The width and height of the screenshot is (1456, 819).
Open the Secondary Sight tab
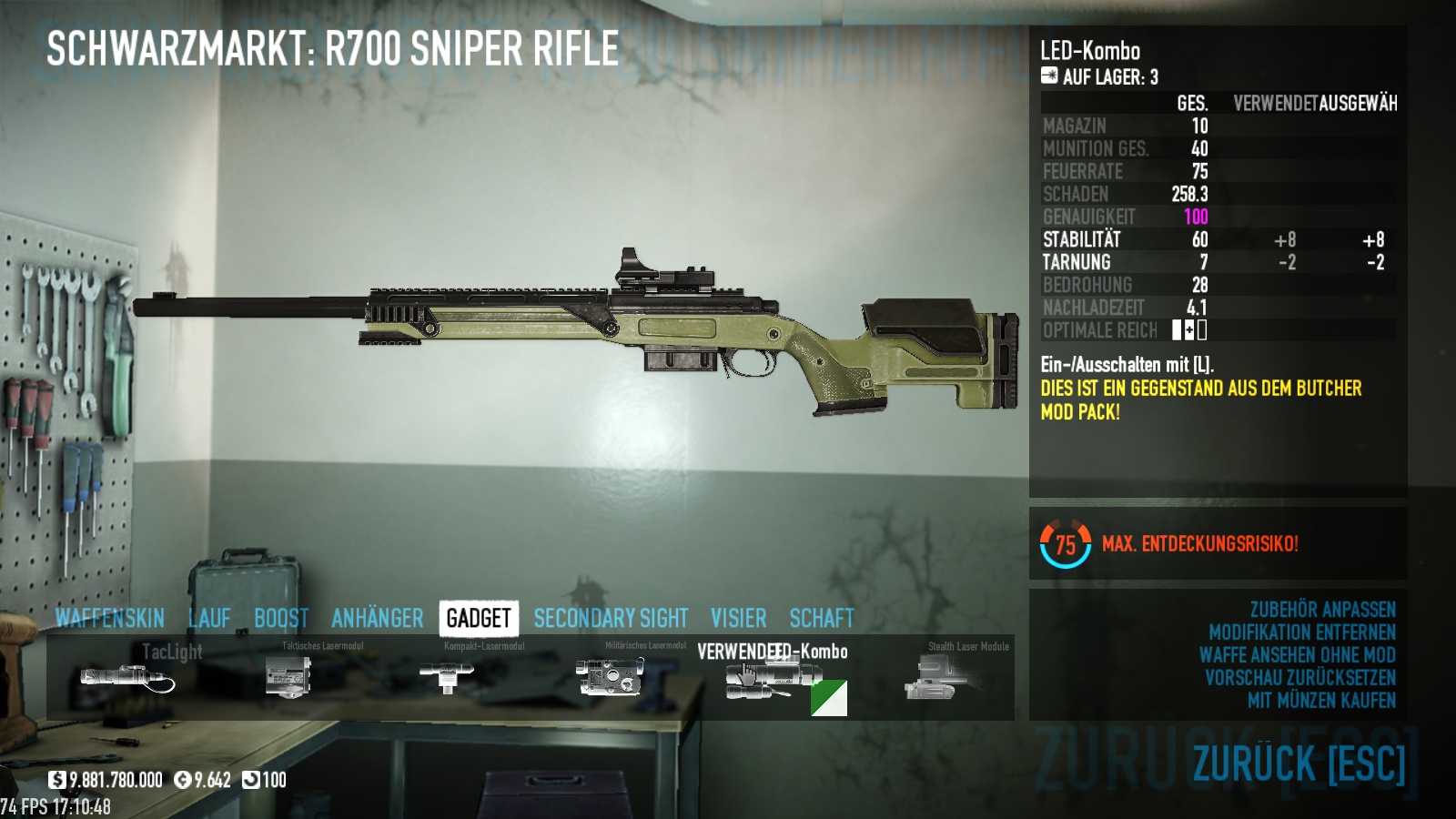click(x=611, y=619)
